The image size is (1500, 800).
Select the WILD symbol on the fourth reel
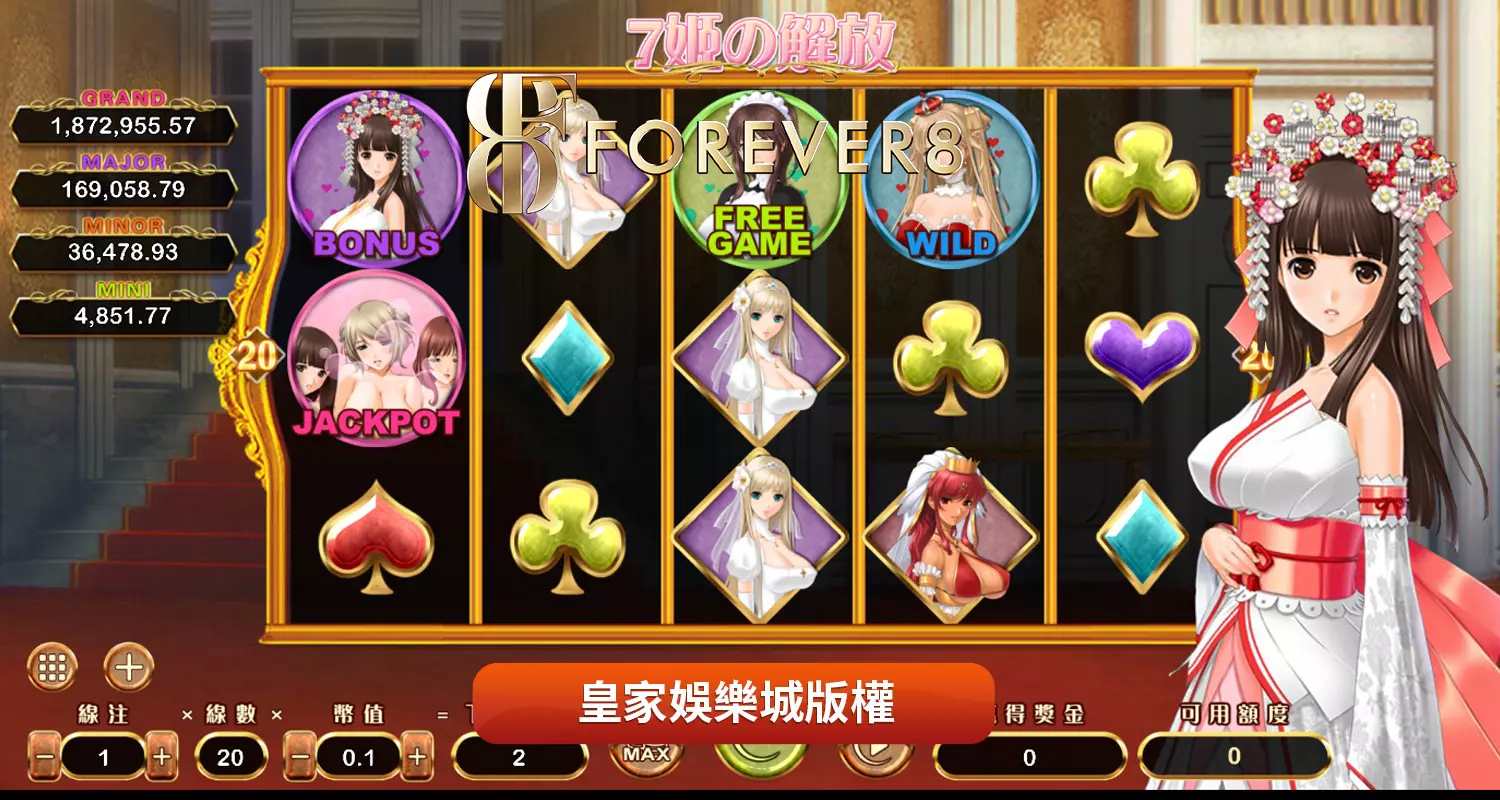[945, 178]
